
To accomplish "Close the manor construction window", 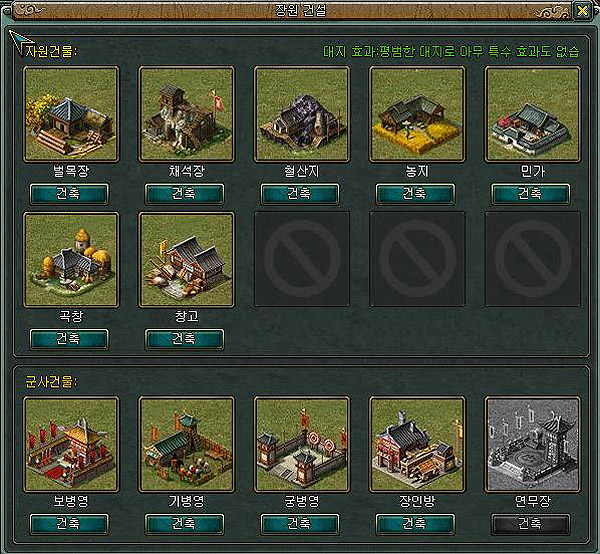I will click(581, 11).
